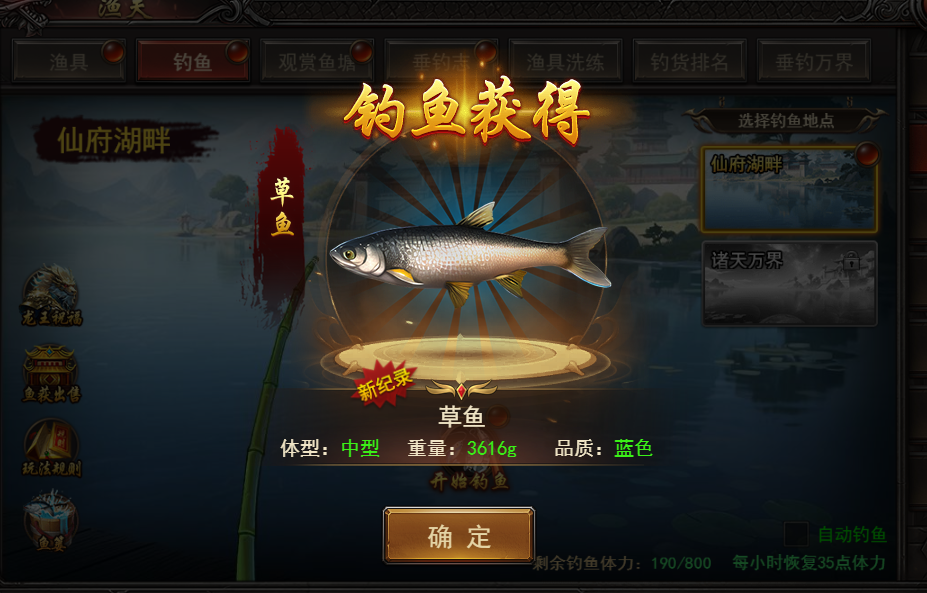Select the 钓鱼 tab
Viewport: 927px width, 593px height.
[x=192, y=62]
